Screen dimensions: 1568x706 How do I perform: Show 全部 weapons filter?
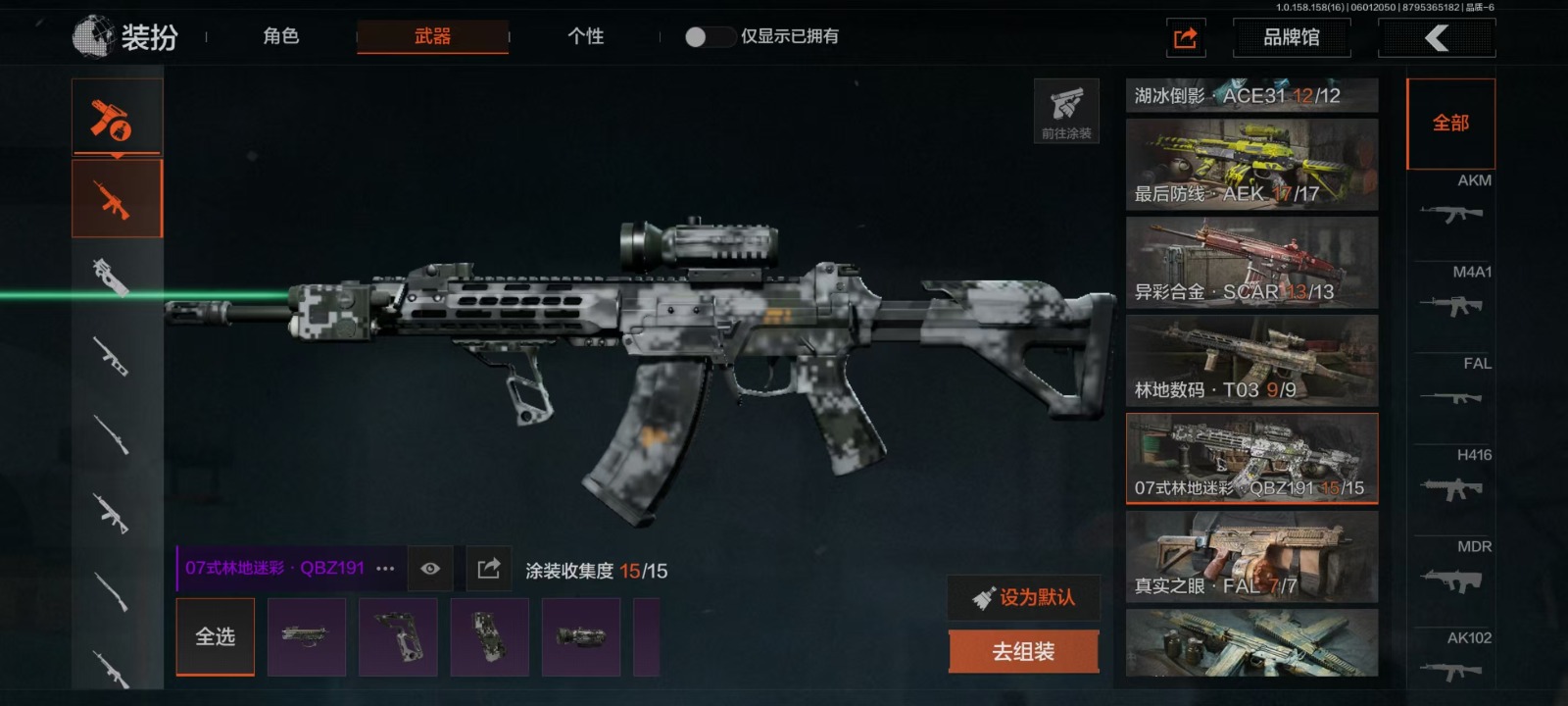1450,124
